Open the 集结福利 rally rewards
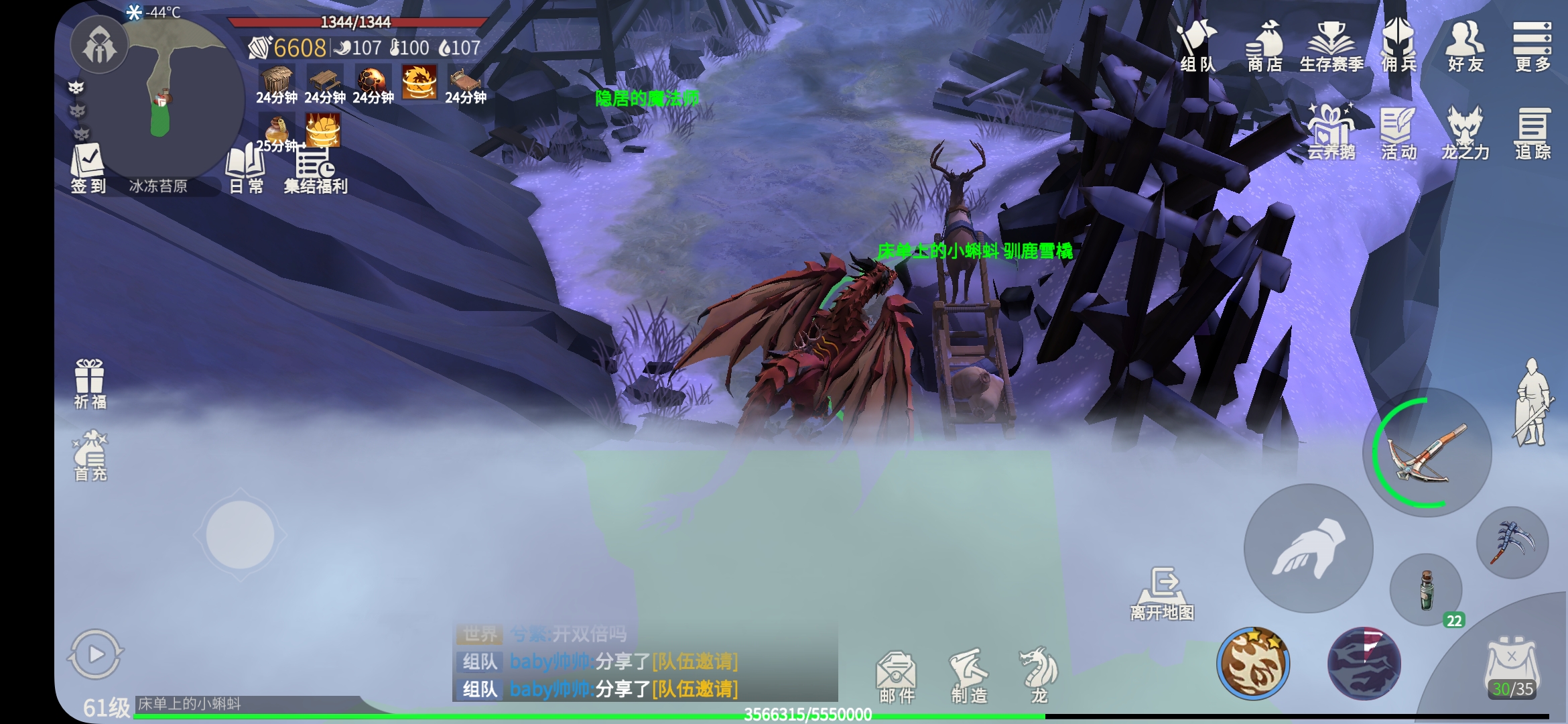 click(x=315, y=170)
